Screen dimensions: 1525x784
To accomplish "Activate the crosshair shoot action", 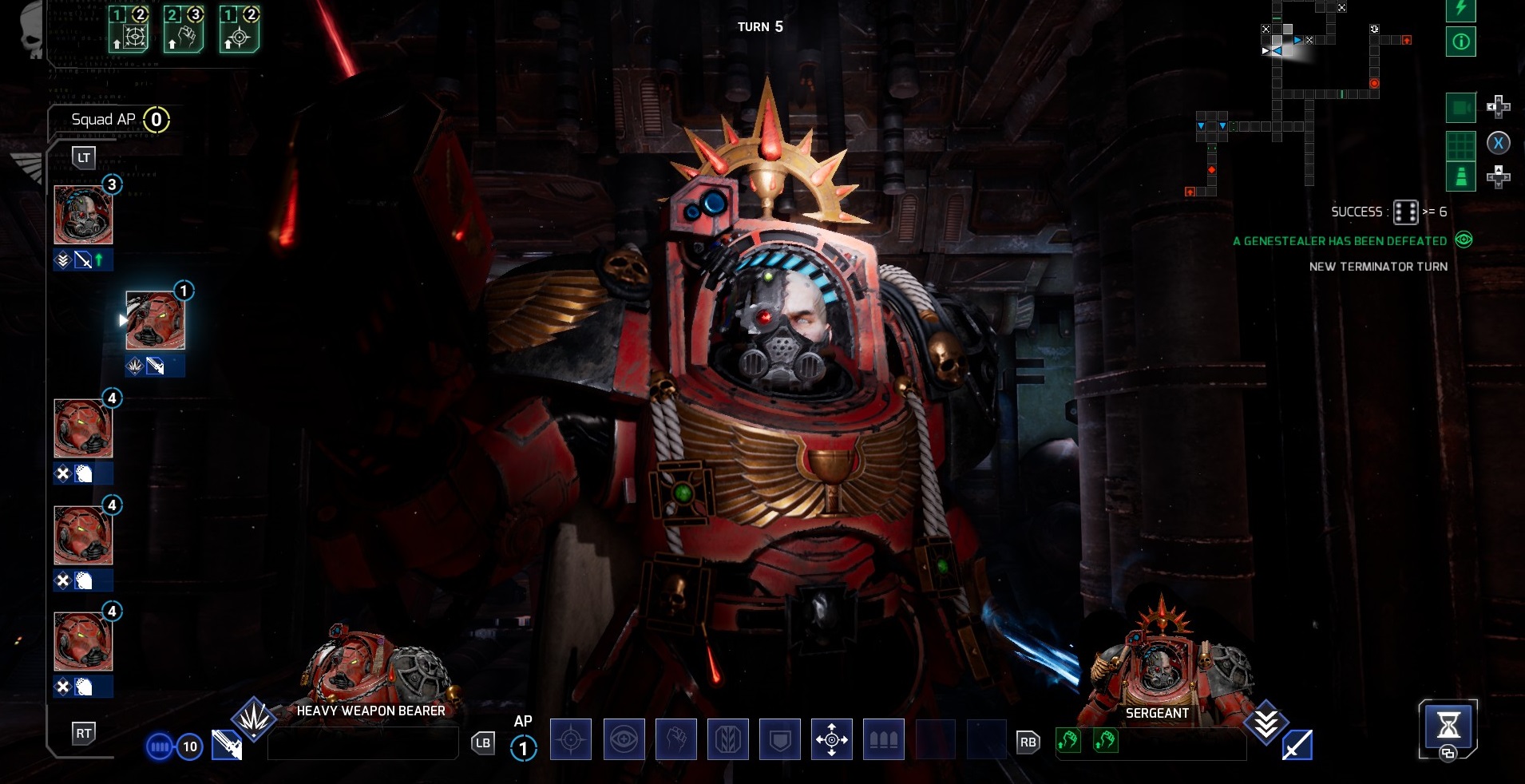I will (571, 739).
